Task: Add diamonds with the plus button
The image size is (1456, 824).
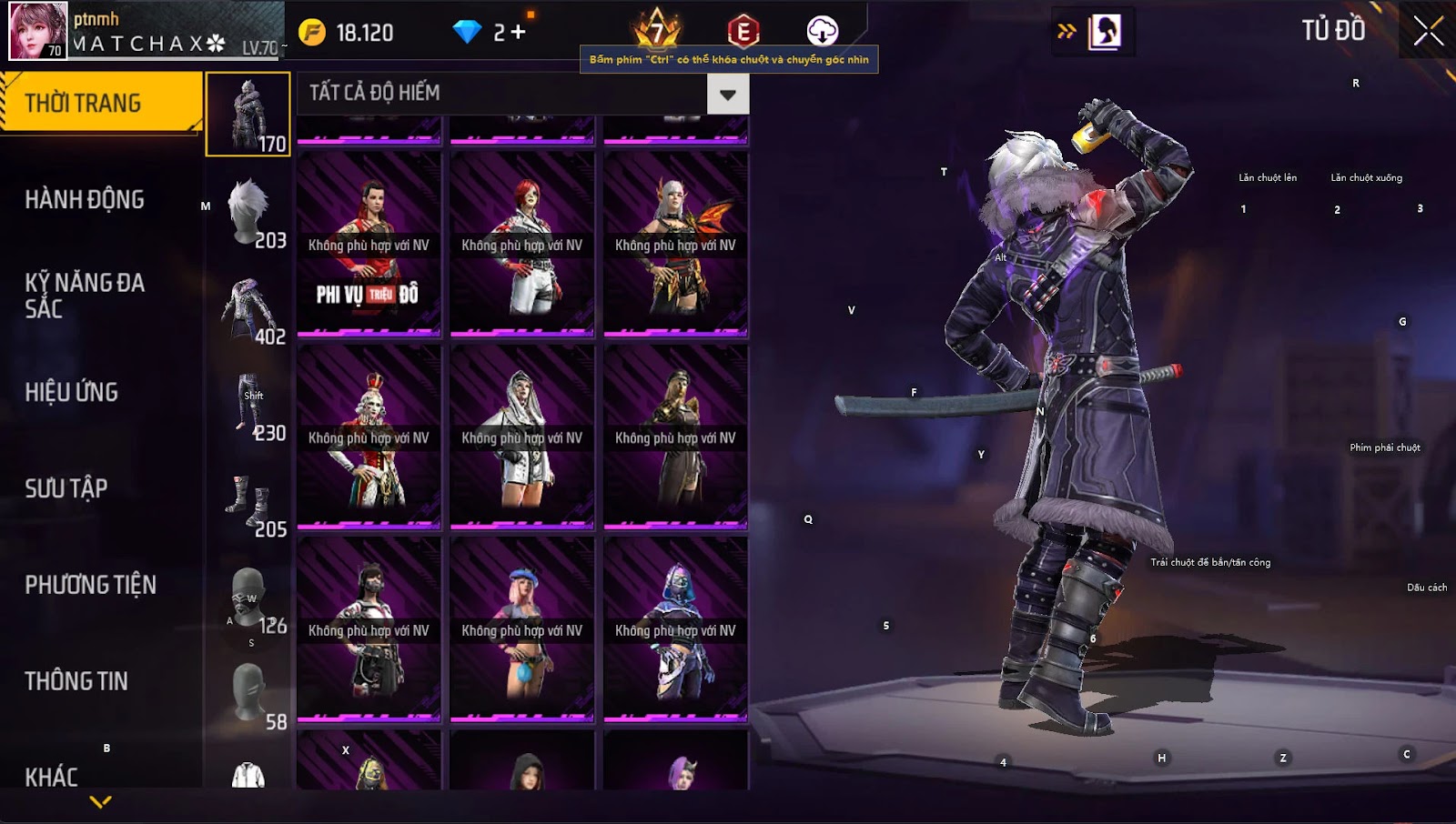Action: point(519,32)
